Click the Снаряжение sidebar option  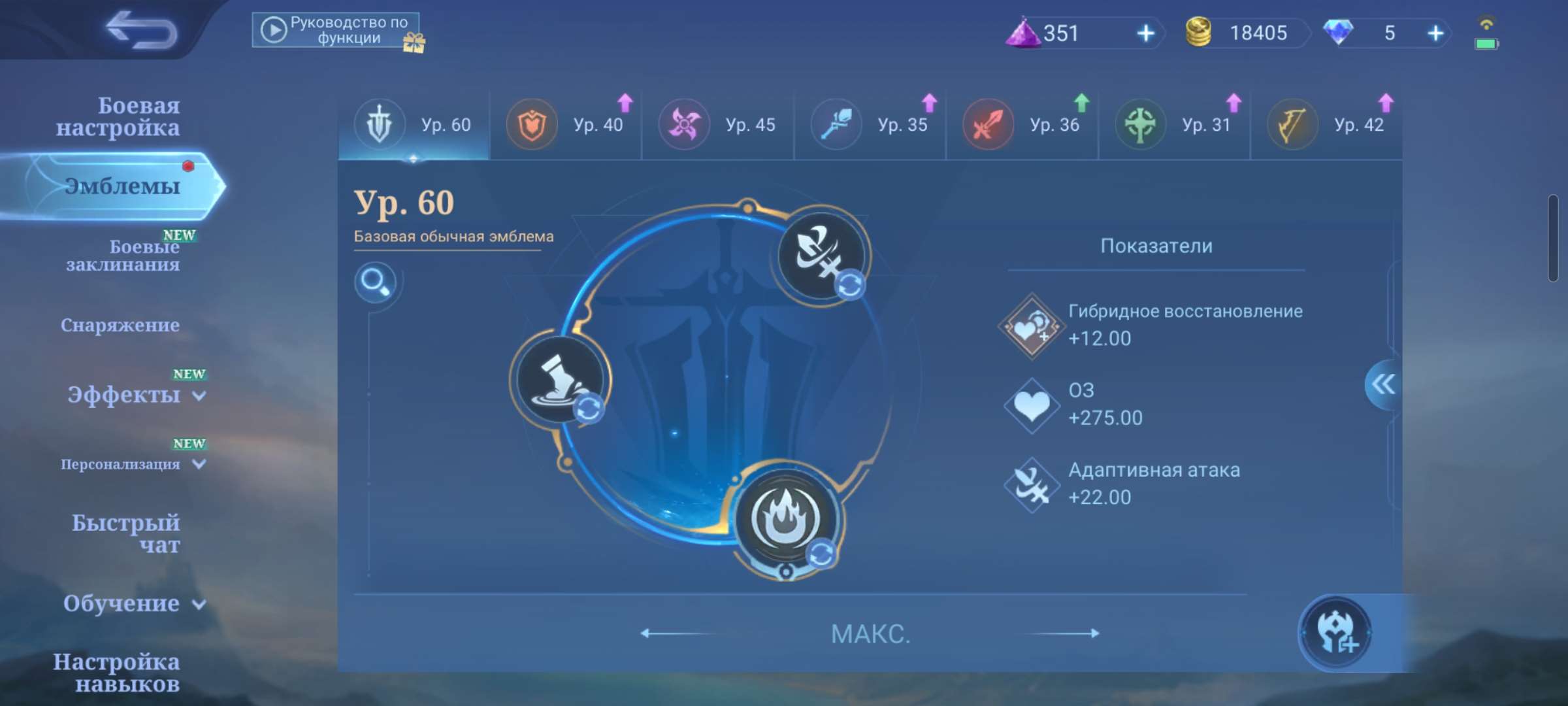121,325
